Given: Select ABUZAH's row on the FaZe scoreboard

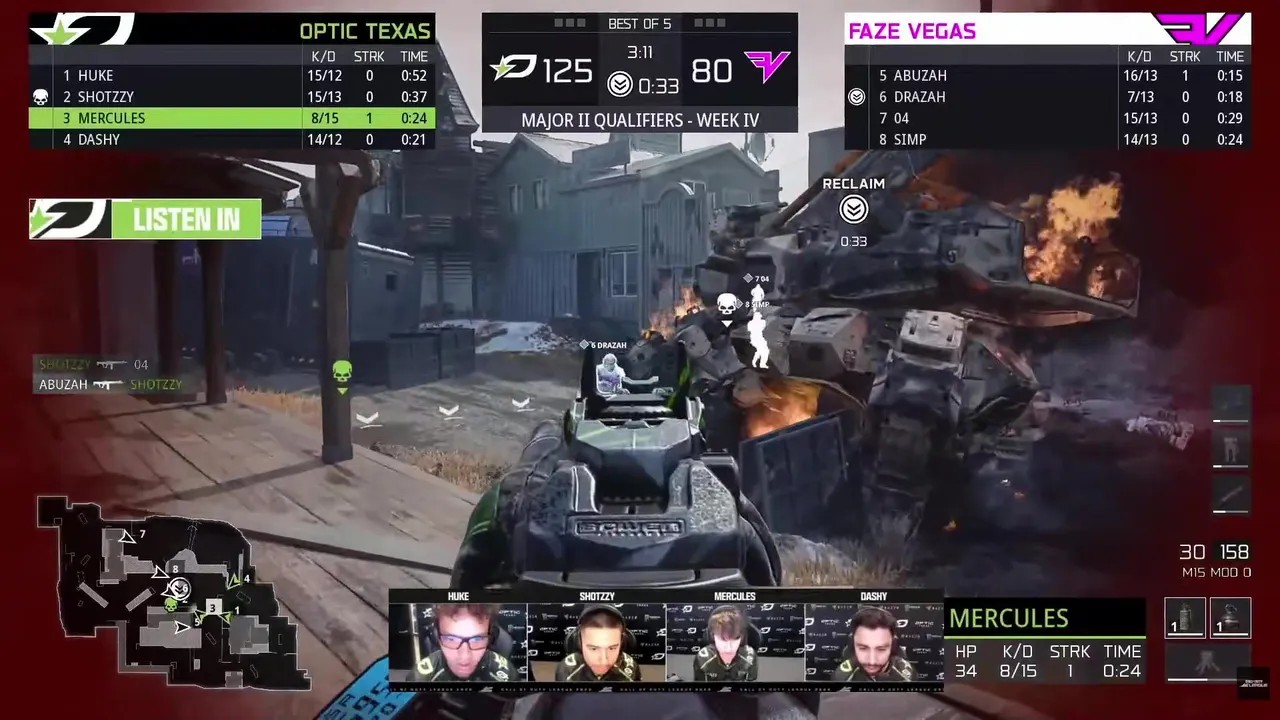Looking at the screenshot, I should click(1047, 76).
